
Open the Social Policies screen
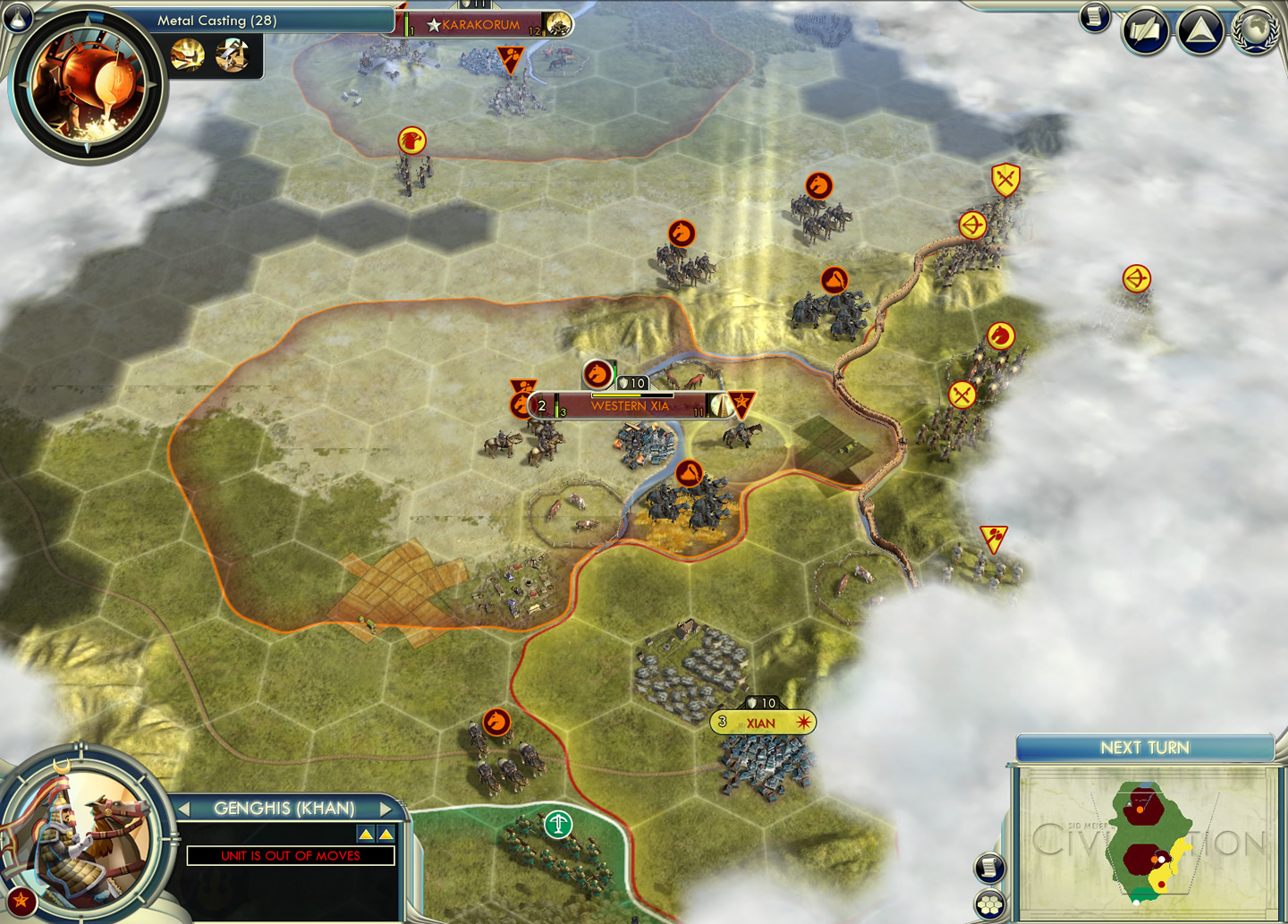tap(1145, 29)
